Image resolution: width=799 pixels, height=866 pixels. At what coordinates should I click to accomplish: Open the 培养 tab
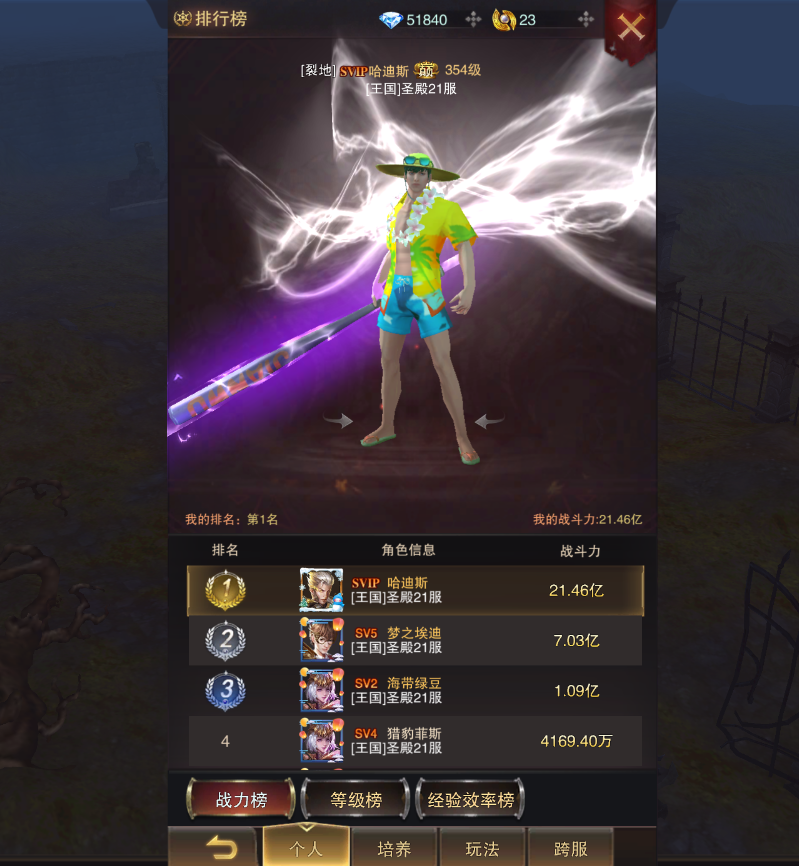coord(394,849)
